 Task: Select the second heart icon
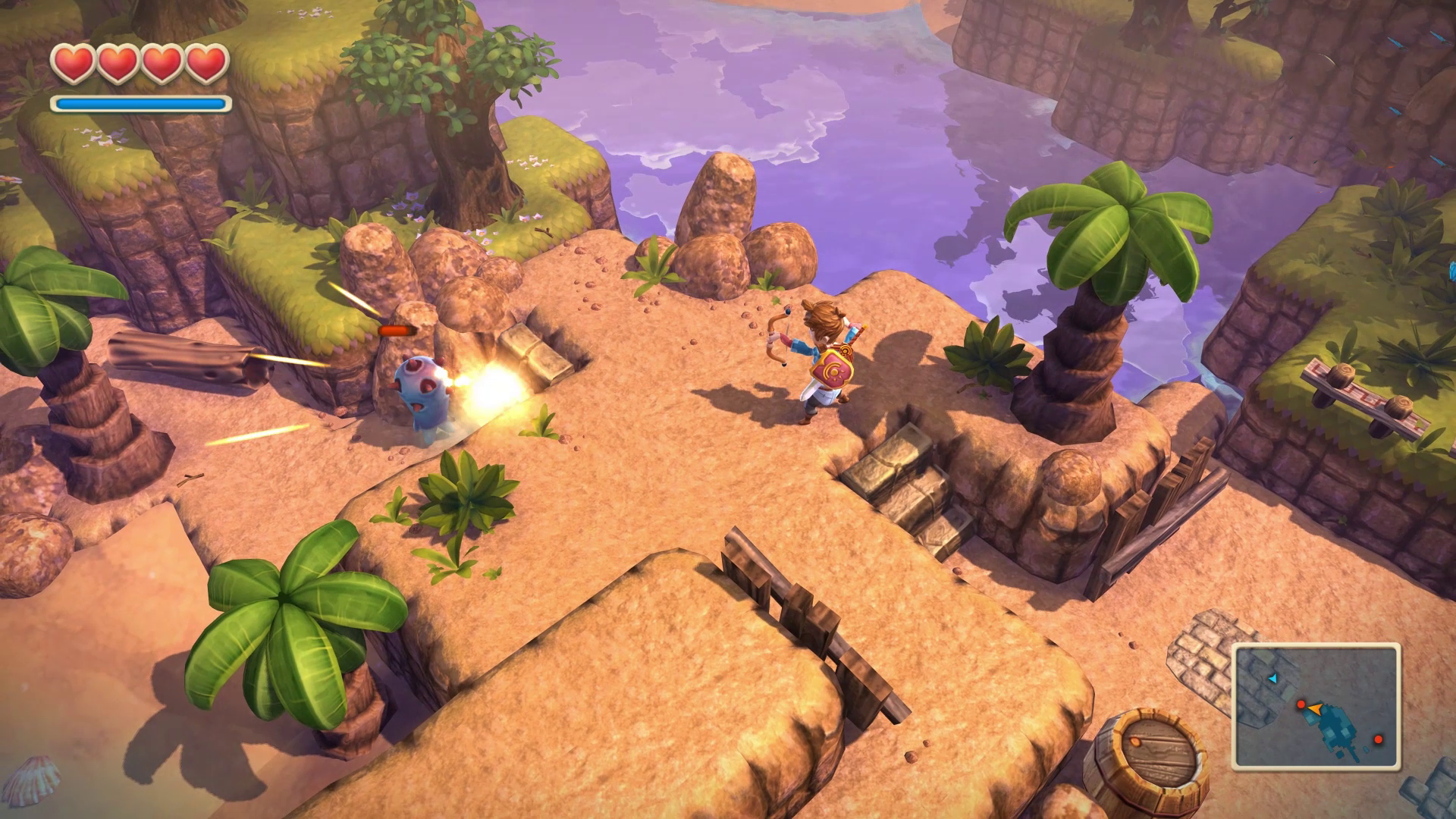117,64
